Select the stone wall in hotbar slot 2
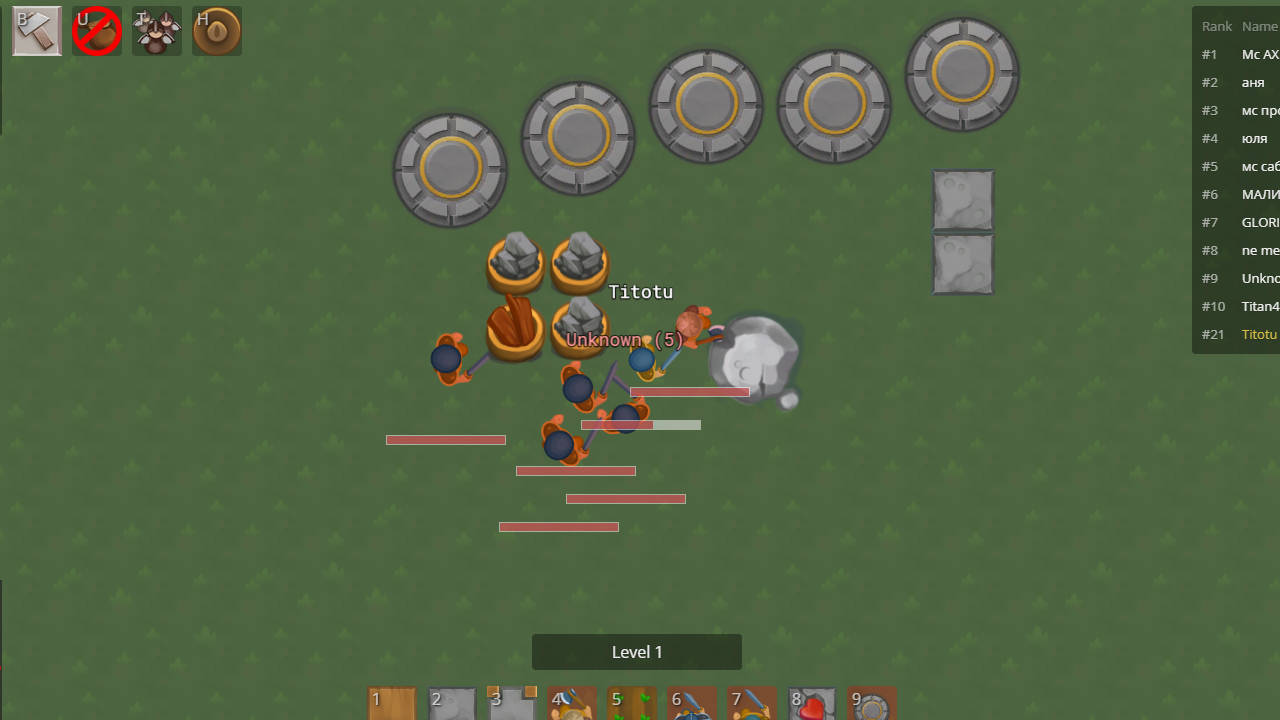 tap(452, 703)
